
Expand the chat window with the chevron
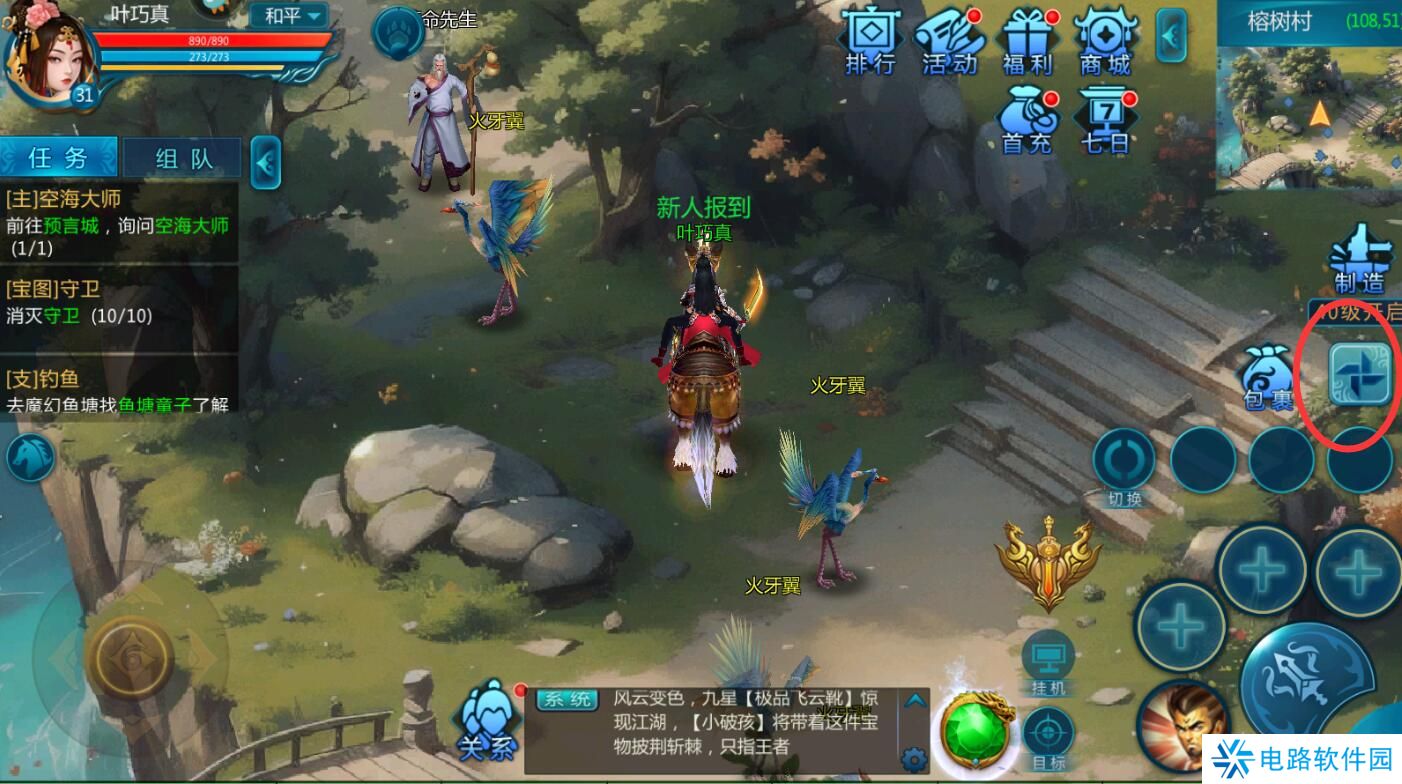coord(916,700)
